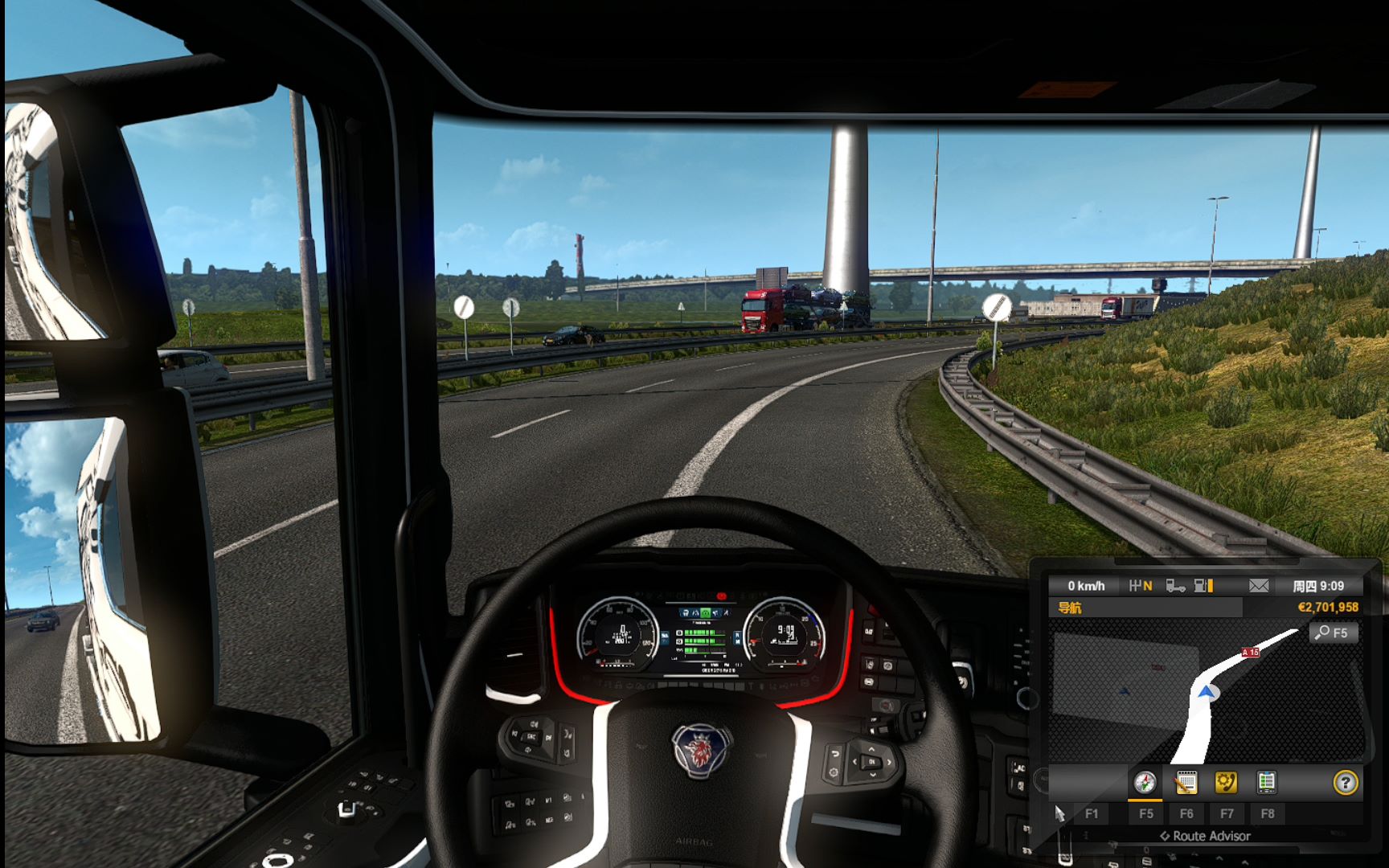Click the blue player arrow on the minimap
Viewport: 1389px width, 868px height.
click(1207, 692)
